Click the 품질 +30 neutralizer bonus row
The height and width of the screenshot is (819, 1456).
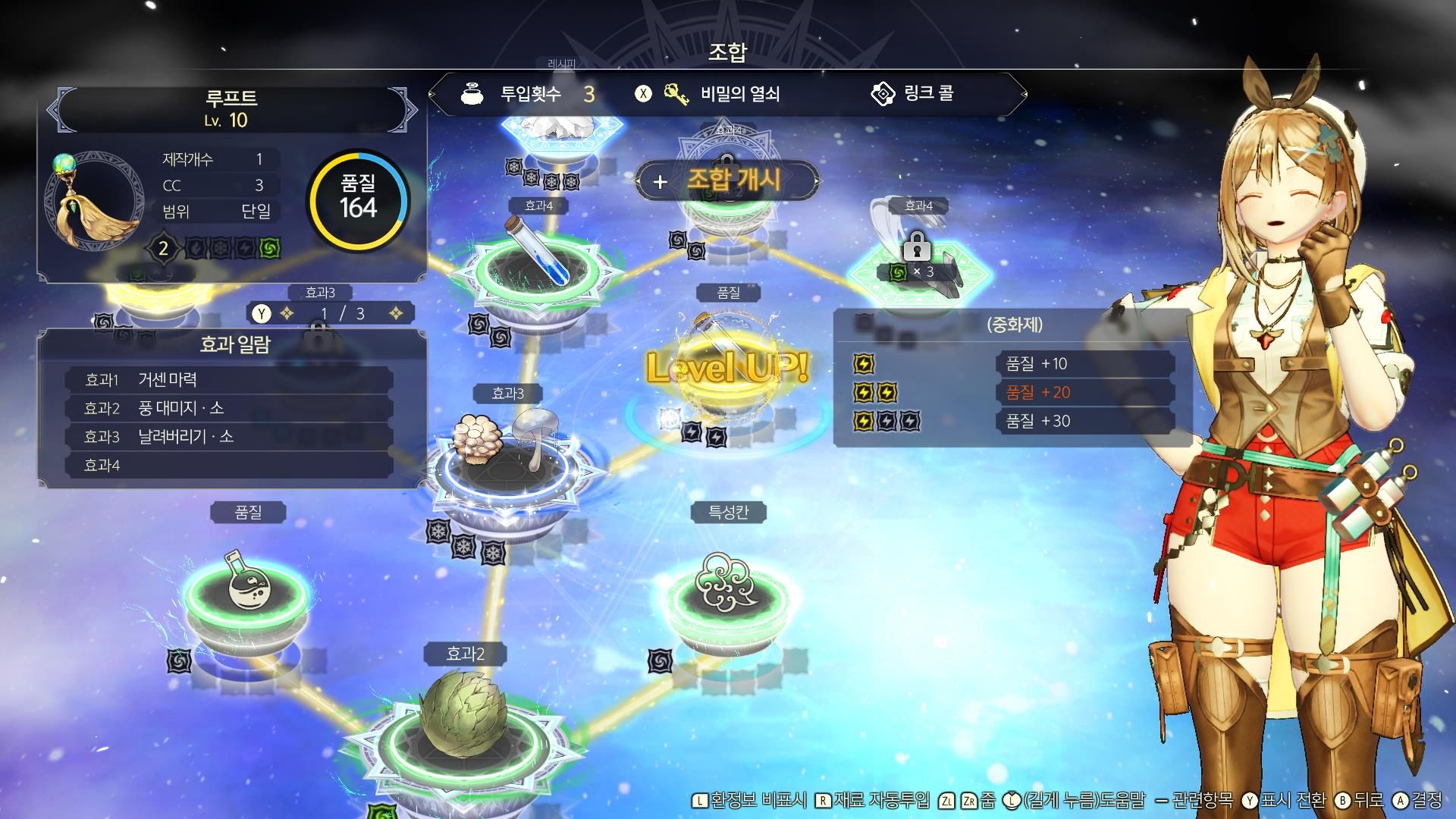pos(1084,422)
